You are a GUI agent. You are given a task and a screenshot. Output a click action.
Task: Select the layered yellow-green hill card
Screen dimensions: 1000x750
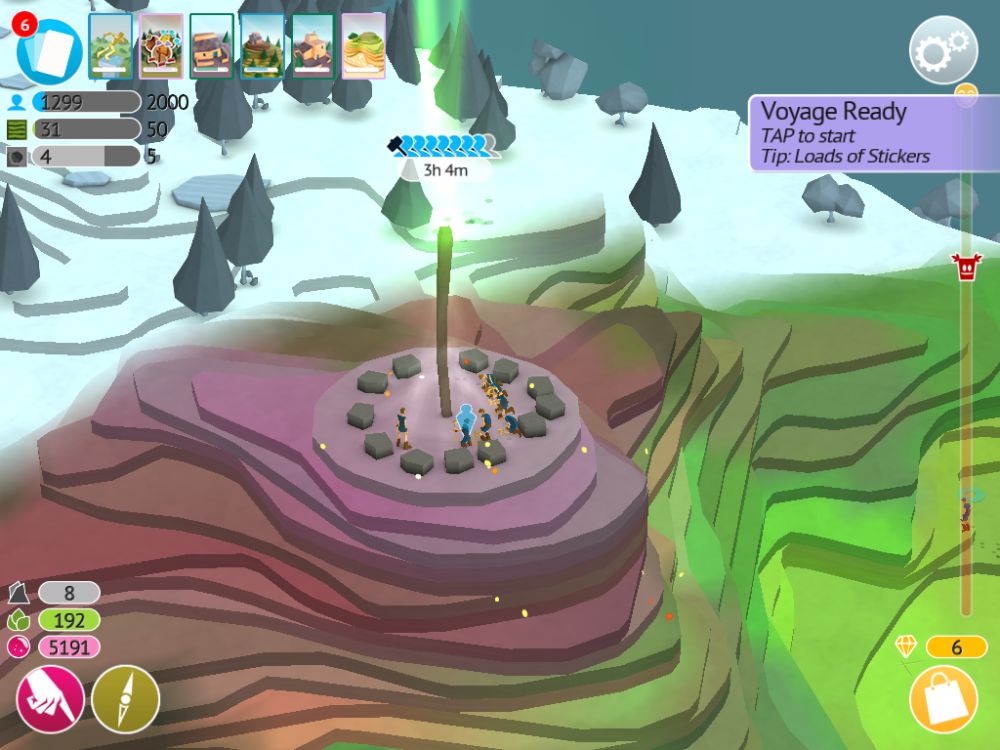[363, 45]
